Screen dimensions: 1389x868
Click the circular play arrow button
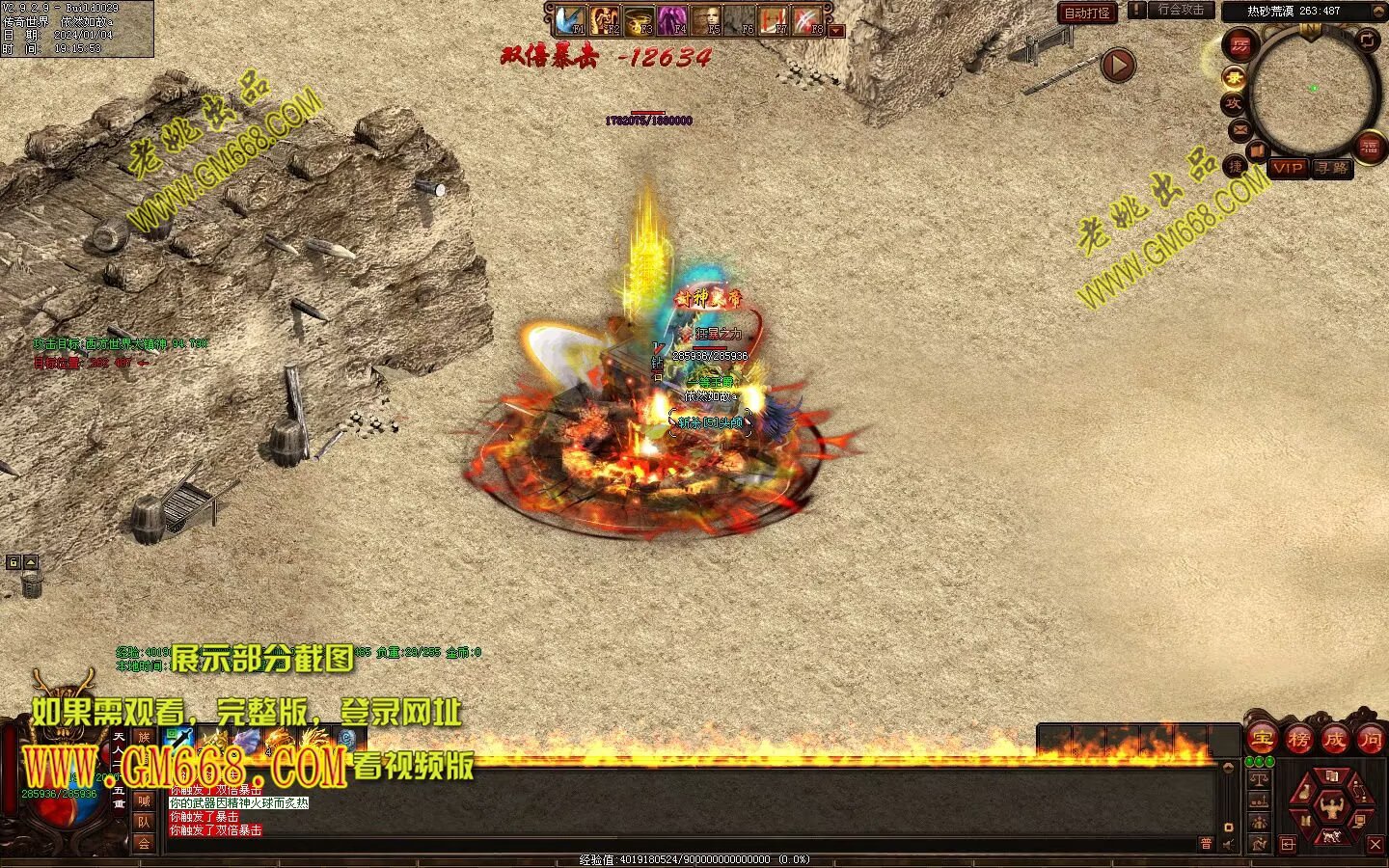1118,66
